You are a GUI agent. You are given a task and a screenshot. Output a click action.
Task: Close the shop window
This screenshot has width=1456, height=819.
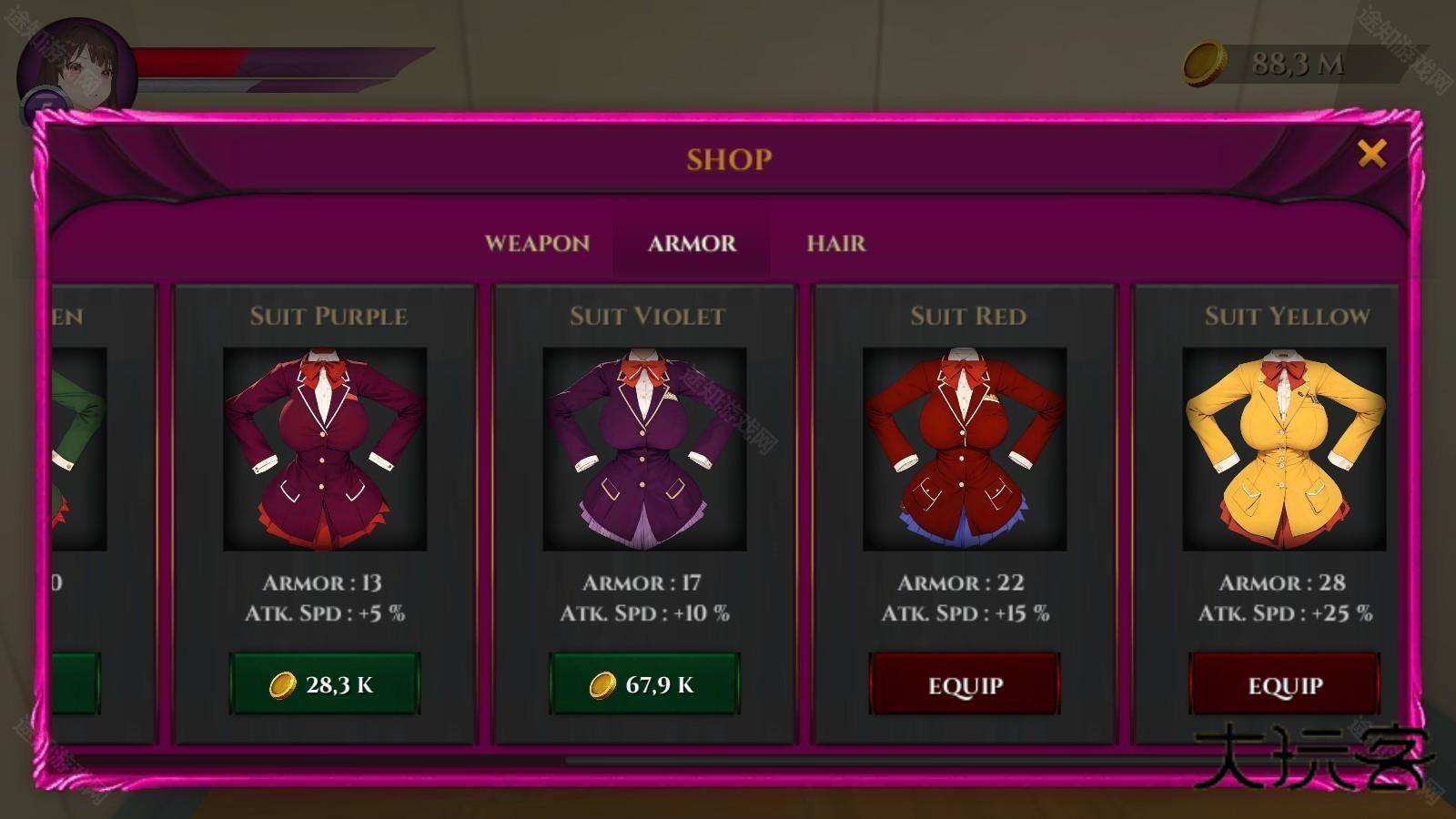click(x=1371, y=154)
